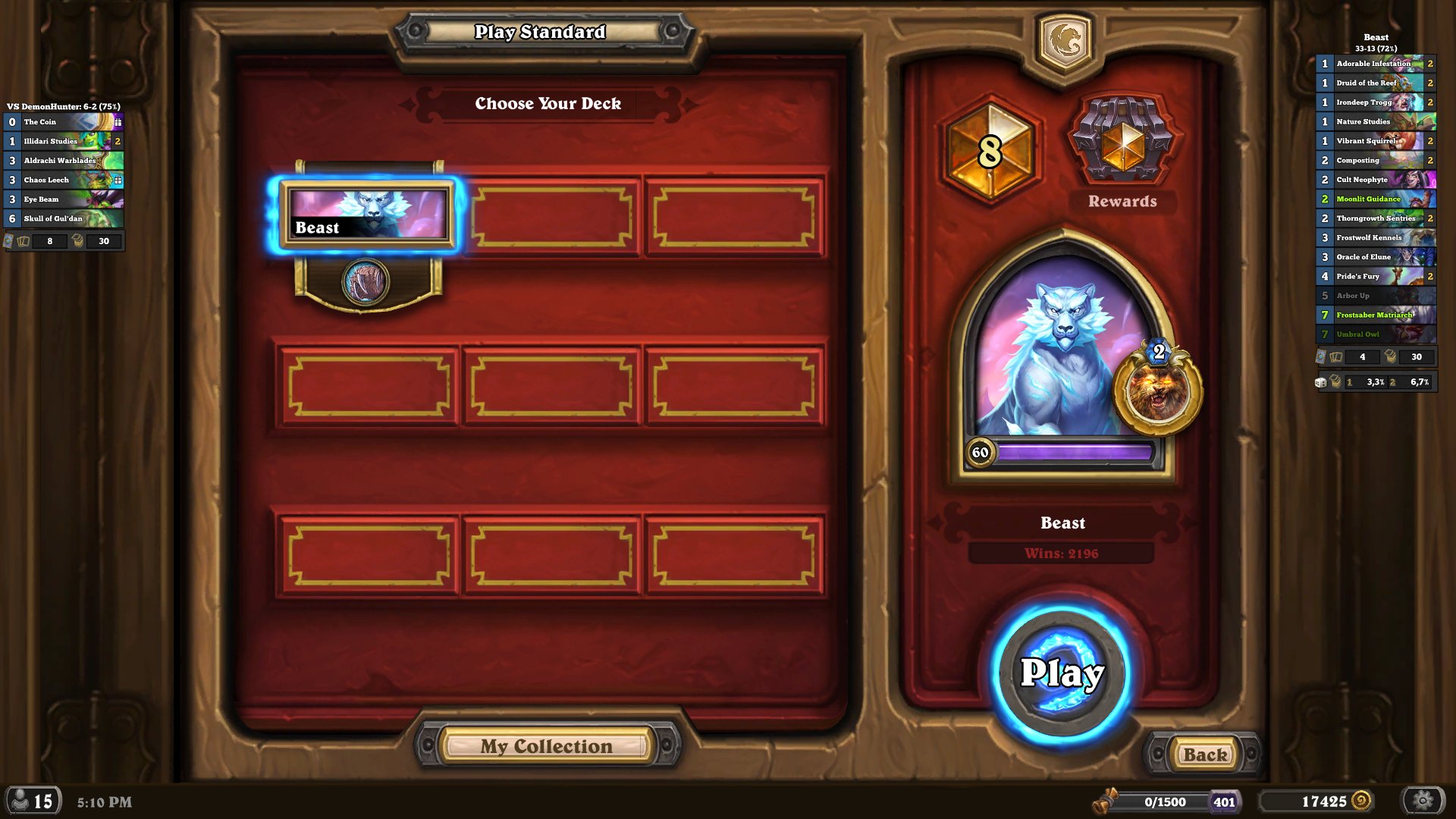The width and height of the screenshot is (1456, 819).
Task: Start the match with the Play button
Action: tap(1062, 673)
